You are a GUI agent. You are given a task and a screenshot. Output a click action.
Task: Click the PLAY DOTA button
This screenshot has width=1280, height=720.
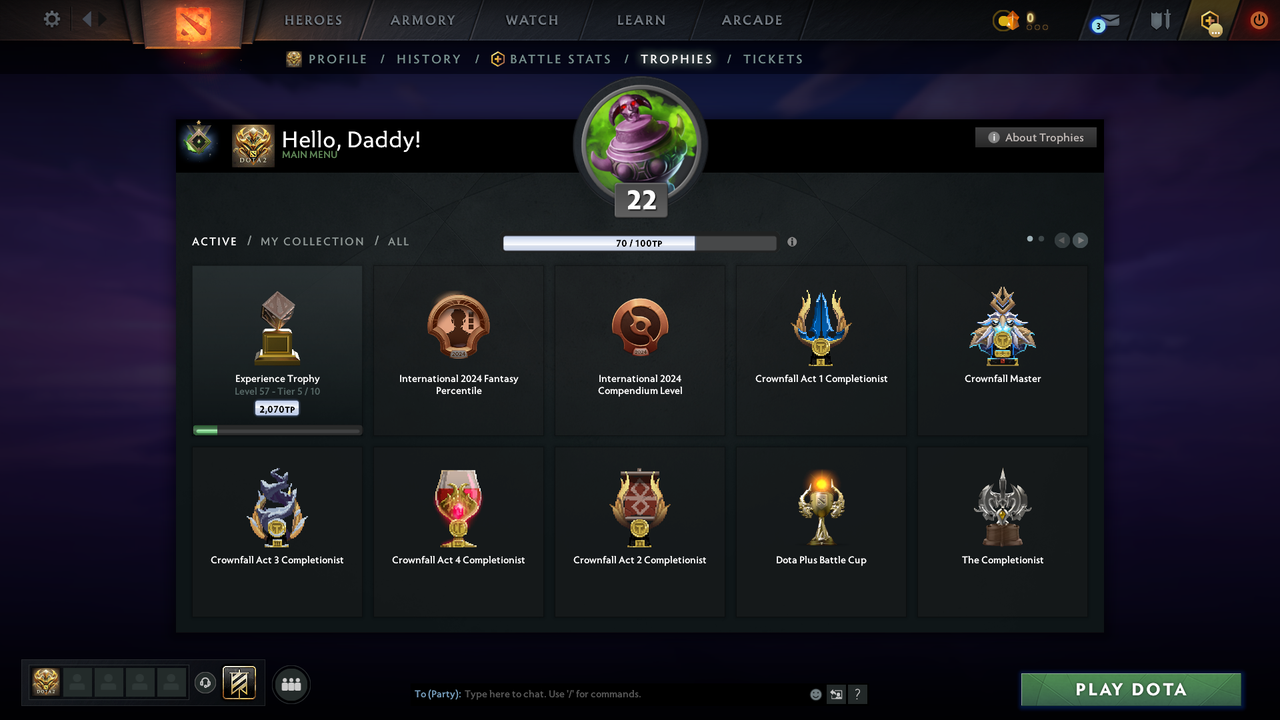[1130, 689]
